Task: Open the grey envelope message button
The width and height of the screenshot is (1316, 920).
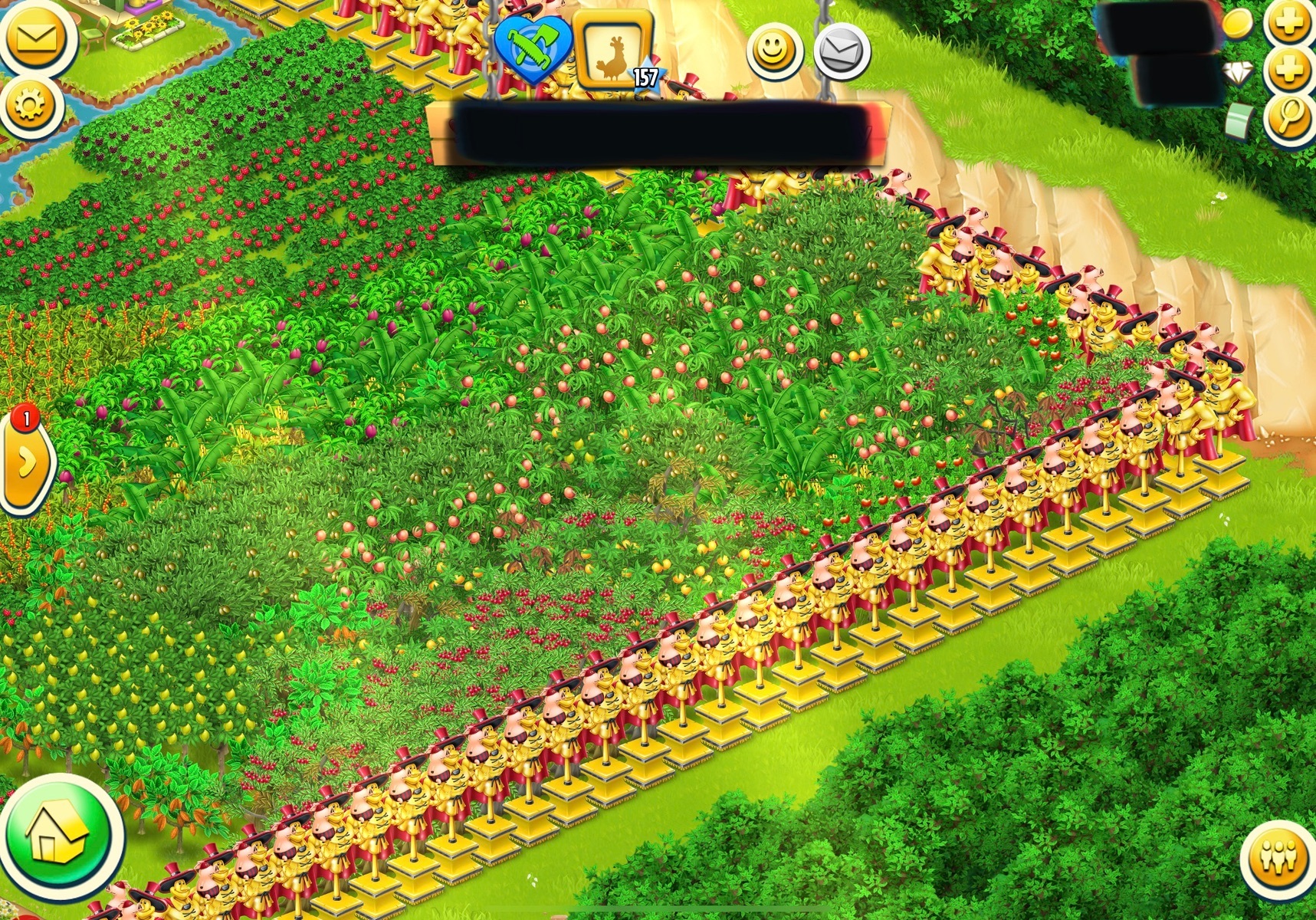Action: (842, 51)
